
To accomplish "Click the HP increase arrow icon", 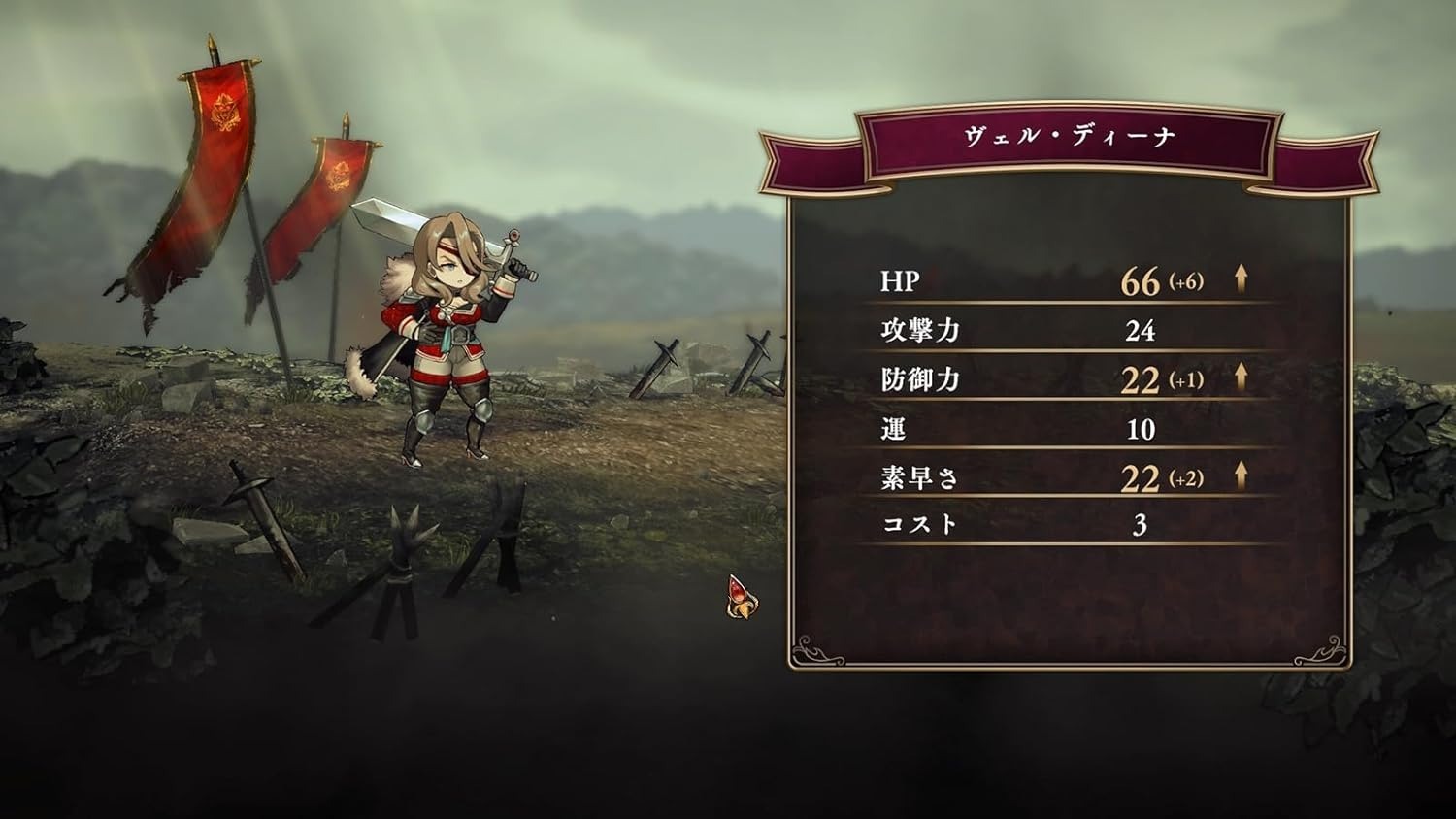I will point(1241,281).
